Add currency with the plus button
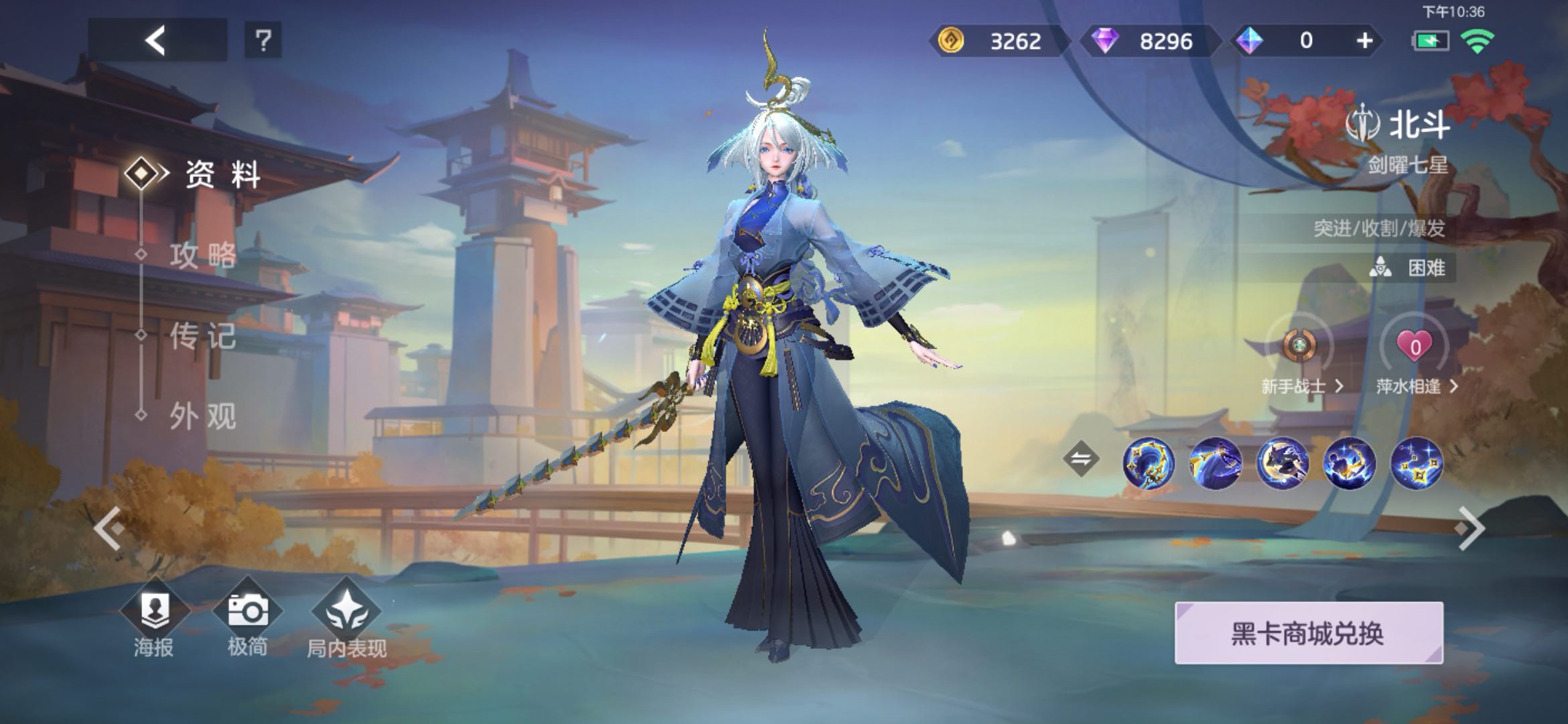The image size is (1568, 724). point(1364,41)
